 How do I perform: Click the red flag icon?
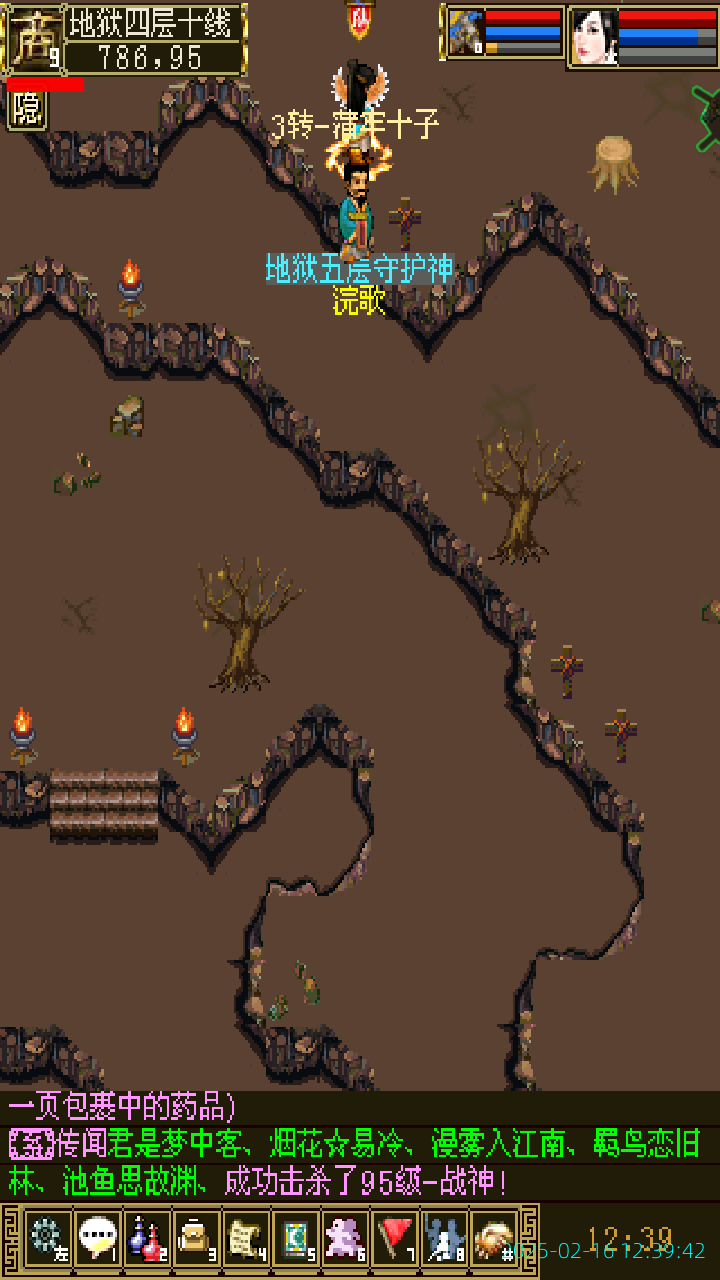[x=395, y=1238]
